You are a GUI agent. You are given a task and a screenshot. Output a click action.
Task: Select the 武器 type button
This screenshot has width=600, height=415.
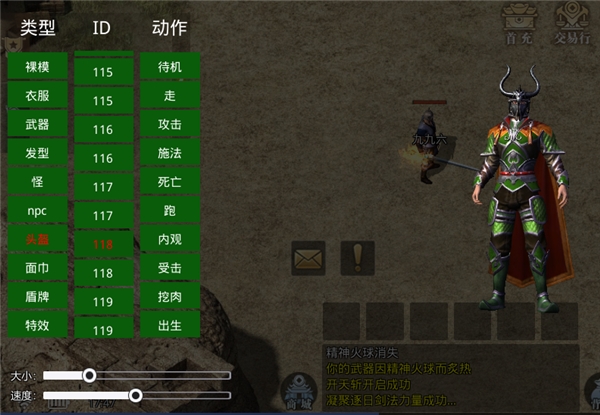pyautogui.click(x=38, y=125)
